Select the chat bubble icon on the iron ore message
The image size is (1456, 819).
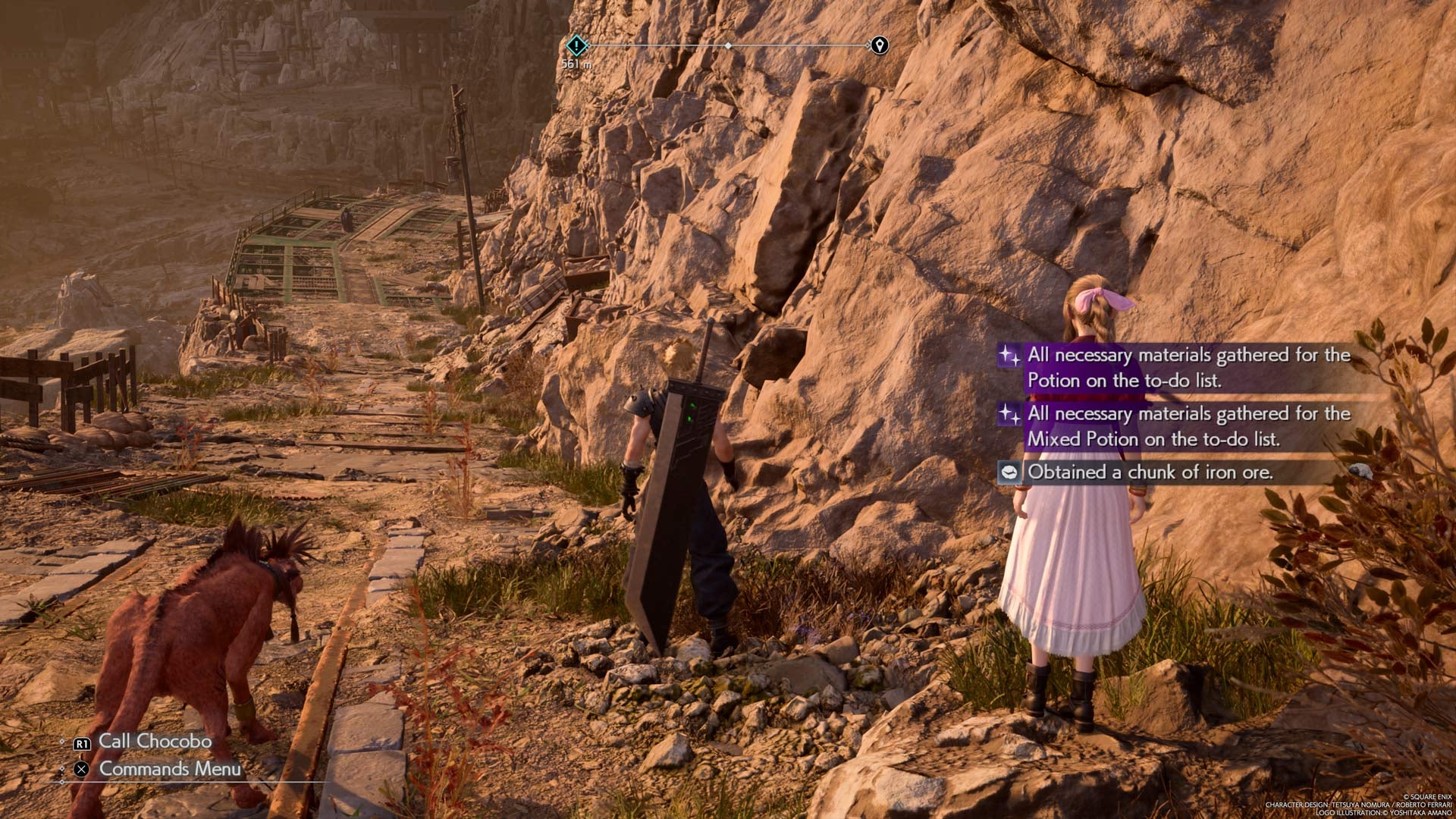pos(1009,472)
